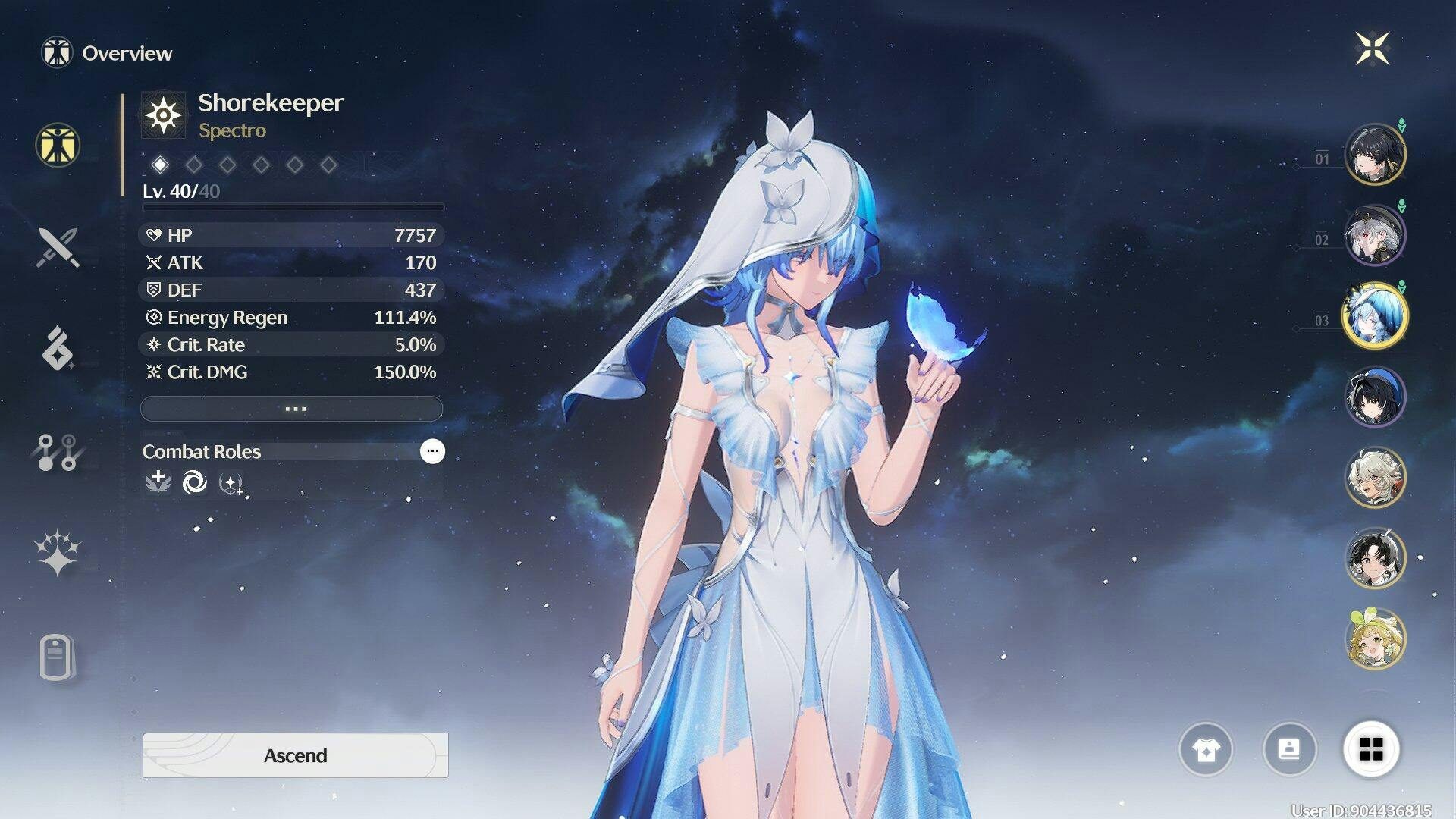Switch to the weapon tab
The image size is (1456, 819).
(x=58, y=247)
